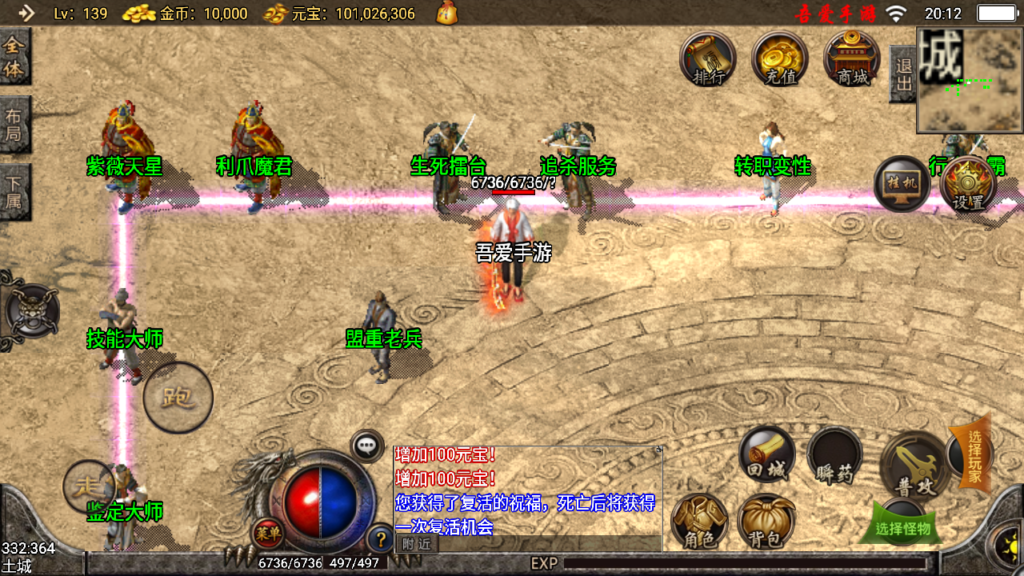The image size is (1024, 576).
Task: Open the 充值 recharge gold coins icon
Action: coord(780,58)
